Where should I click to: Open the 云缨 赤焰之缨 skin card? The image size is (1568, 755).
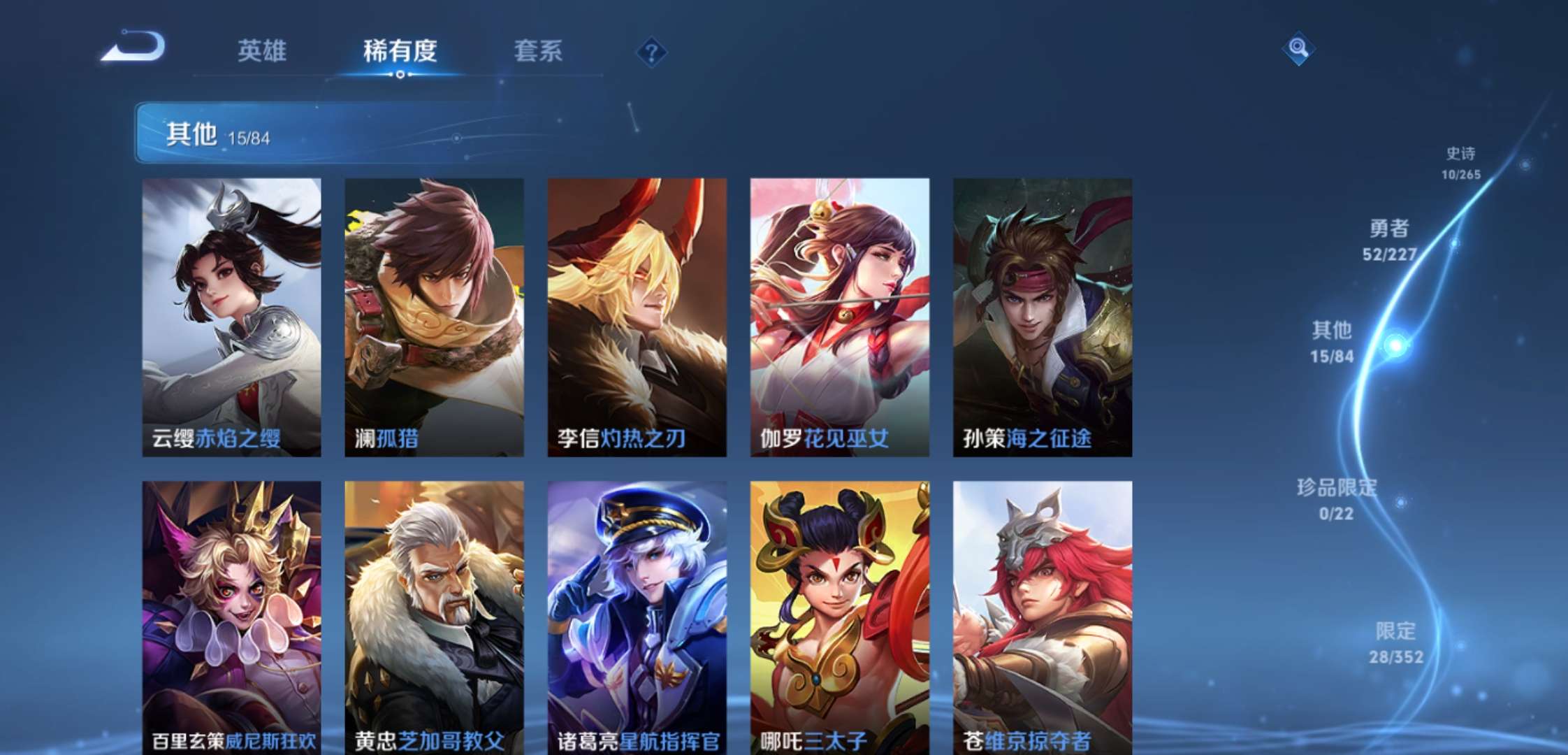[x=231, y=318]
